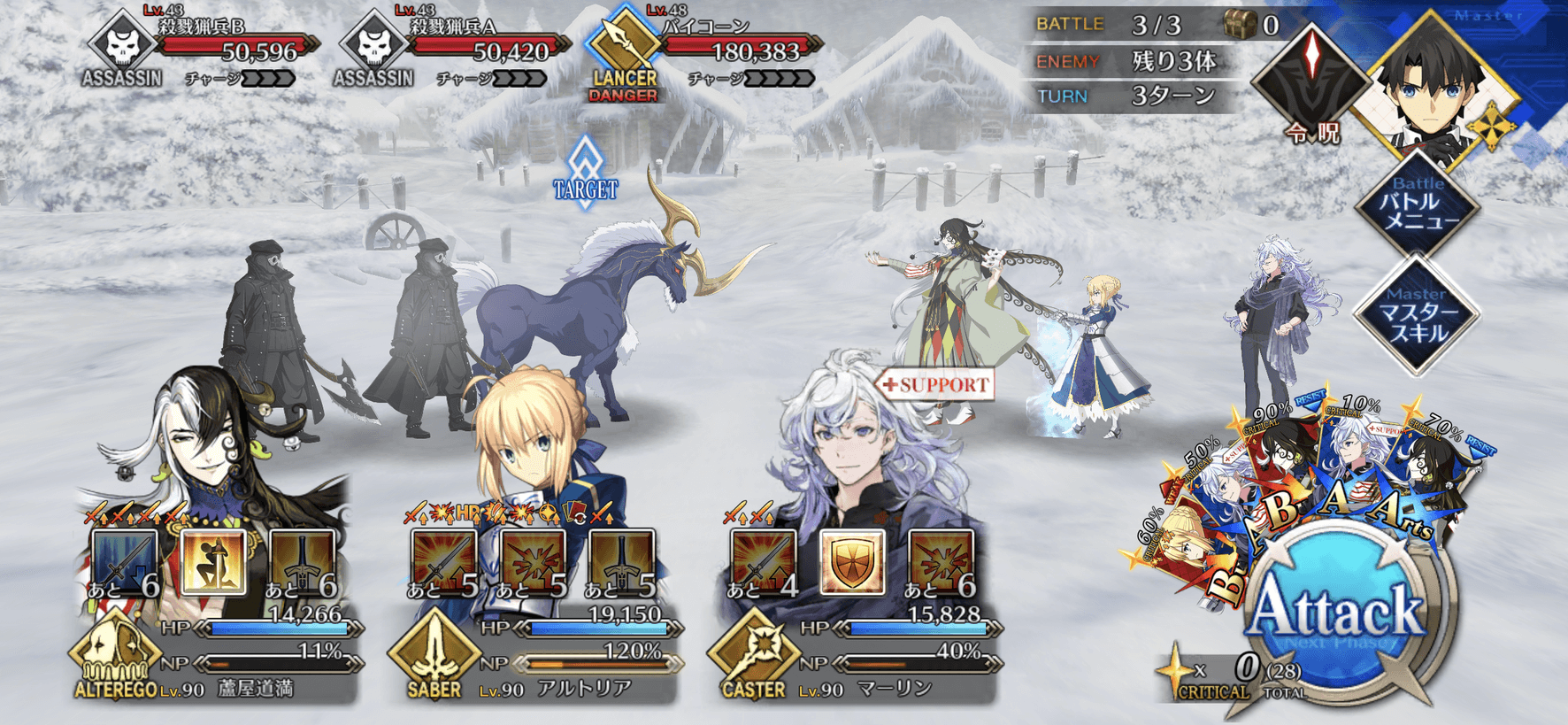Screen dimensions: 1568x725
Task: Select the Command Spell emblem
Action: (1311, 81)
